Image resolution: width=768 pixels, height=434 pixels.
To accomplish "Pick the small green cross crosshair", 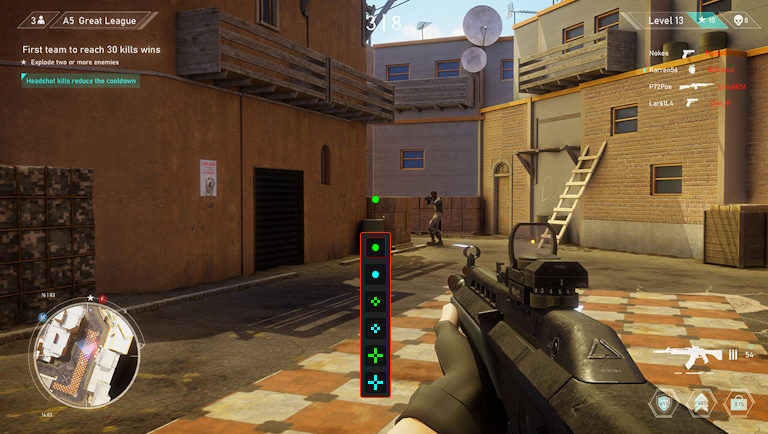I will pos(375,300).
